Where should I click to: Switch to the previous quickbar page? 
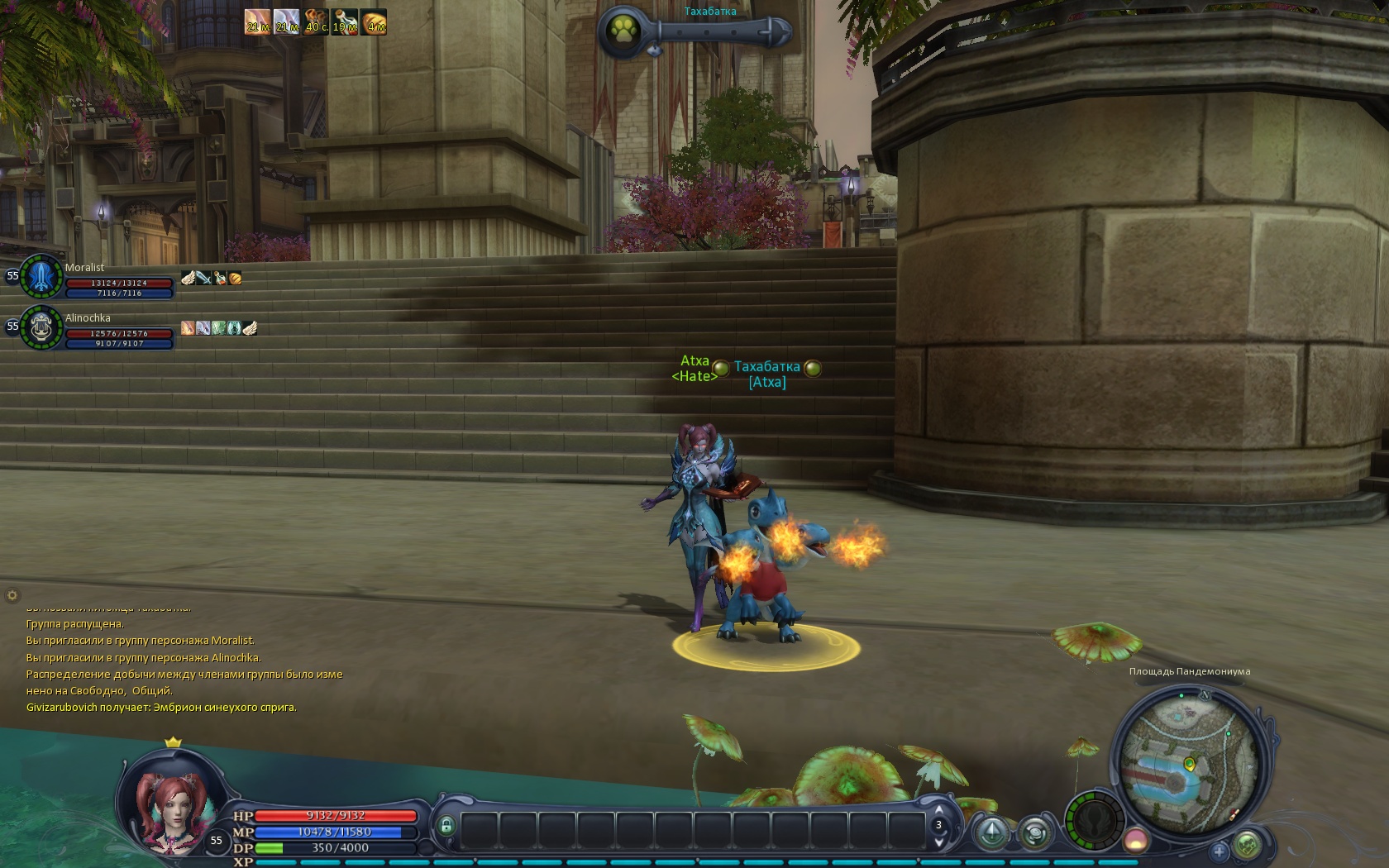tap(939, 809)
